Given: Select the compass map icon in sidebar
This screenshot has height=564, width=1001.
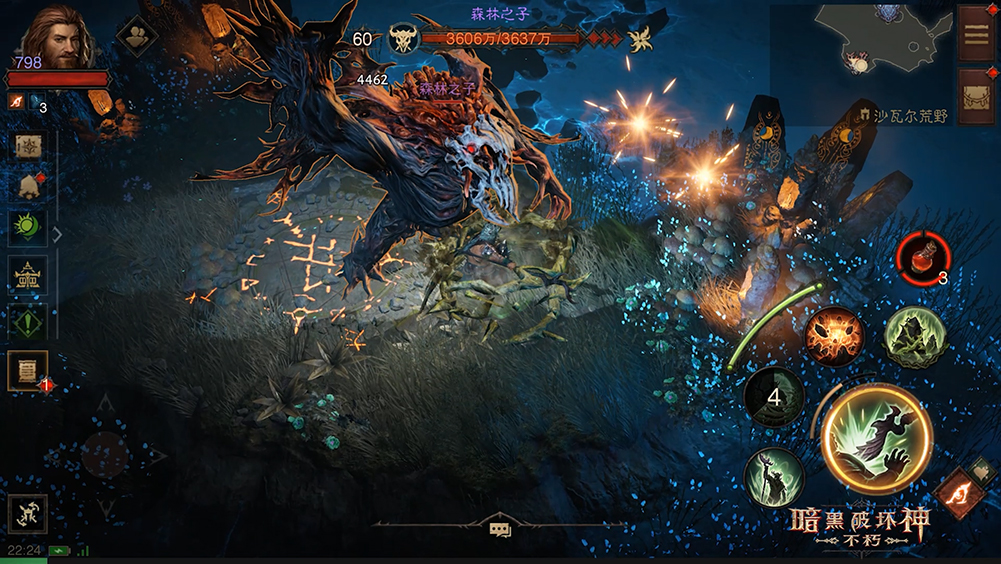Looking at the screenshot, I should pos(27,146).
